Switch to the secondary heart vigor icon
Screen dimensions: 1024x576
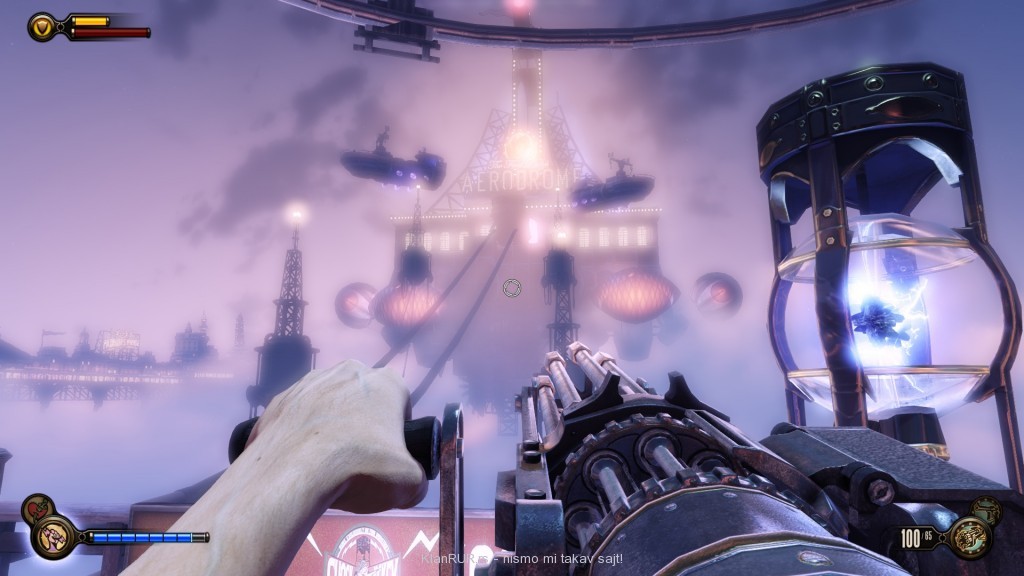pyautogui.click(x=36, y=509)
